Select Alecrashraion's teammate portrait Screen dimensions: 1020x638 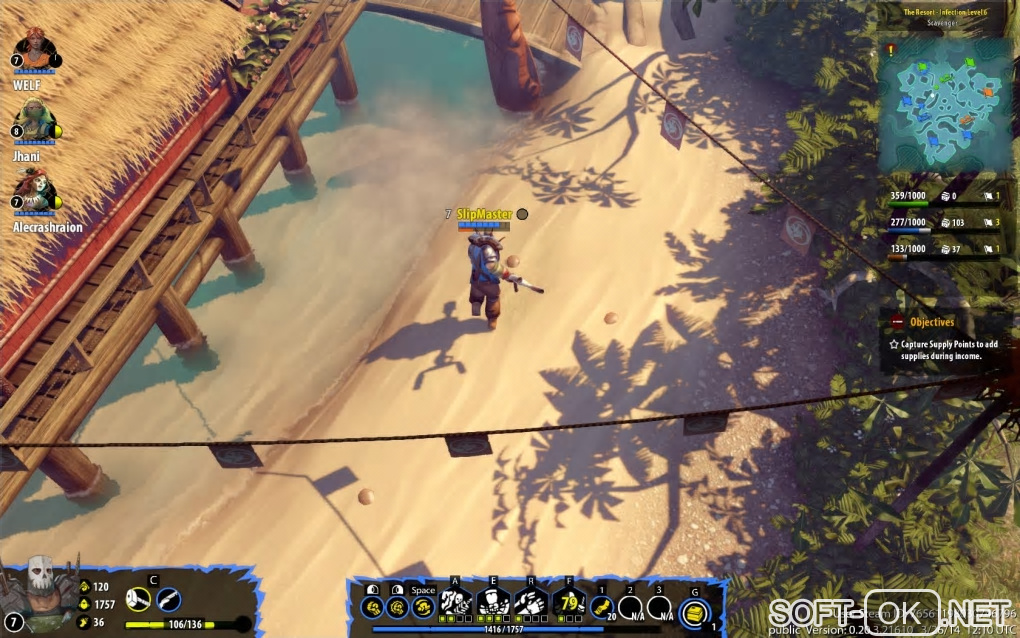coord(36,190)
